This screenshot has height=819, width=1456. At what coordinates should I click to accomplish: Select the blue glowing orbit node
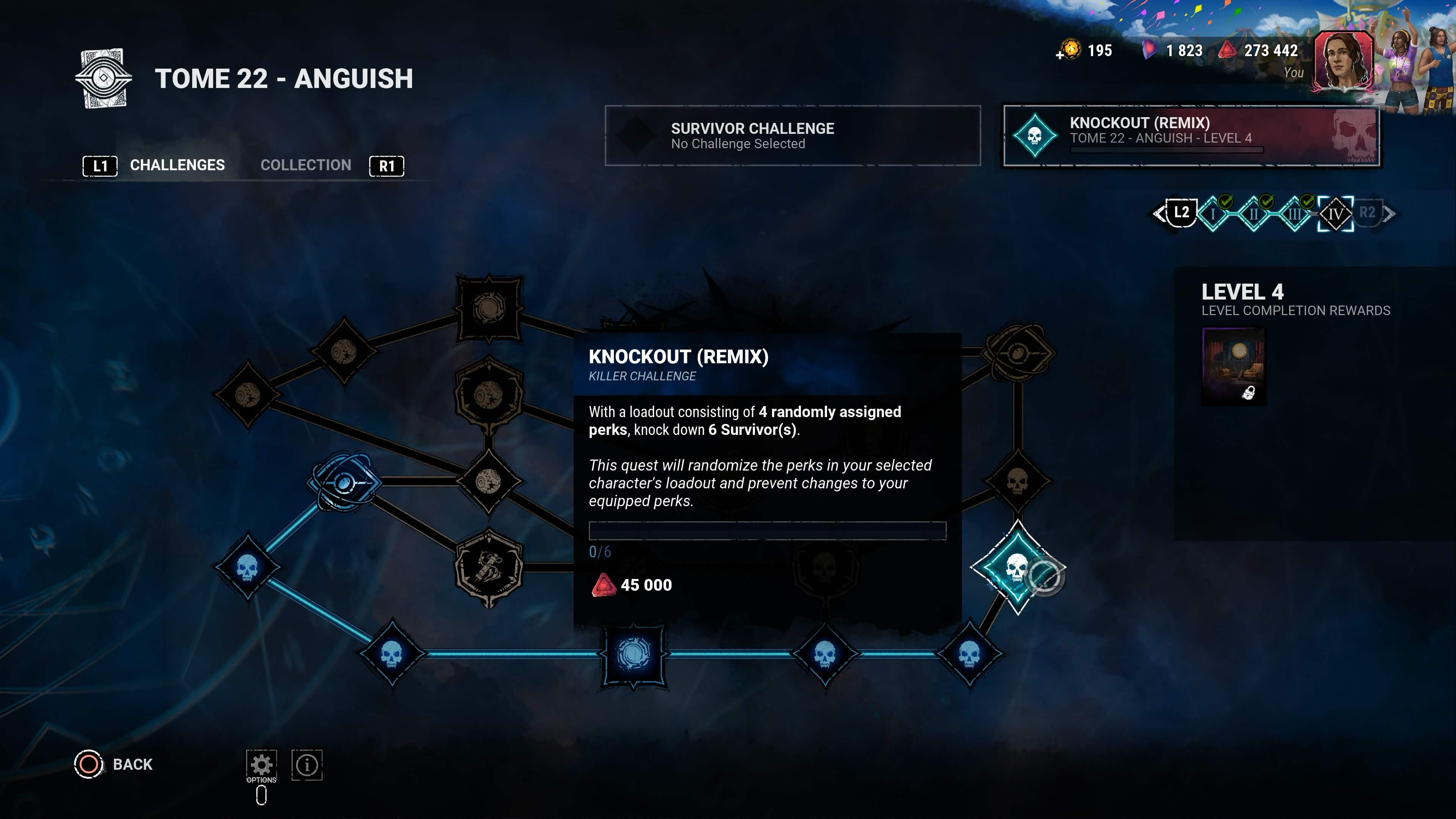(x=344, y=482)
